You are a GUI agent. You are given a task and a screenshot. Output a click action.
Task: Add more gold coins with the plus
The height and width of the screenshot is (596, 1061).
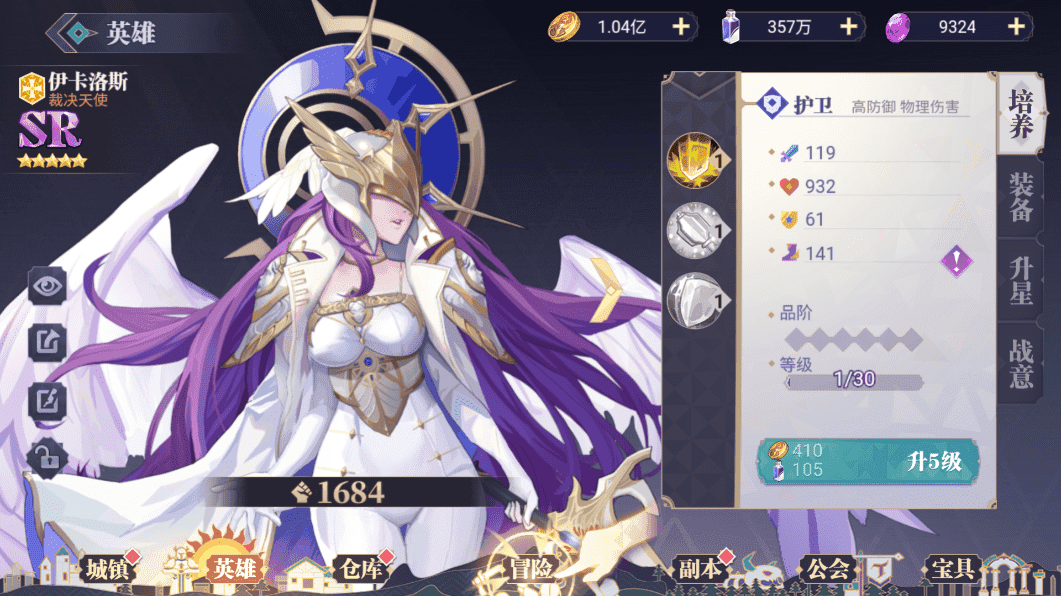pos(680,27)
